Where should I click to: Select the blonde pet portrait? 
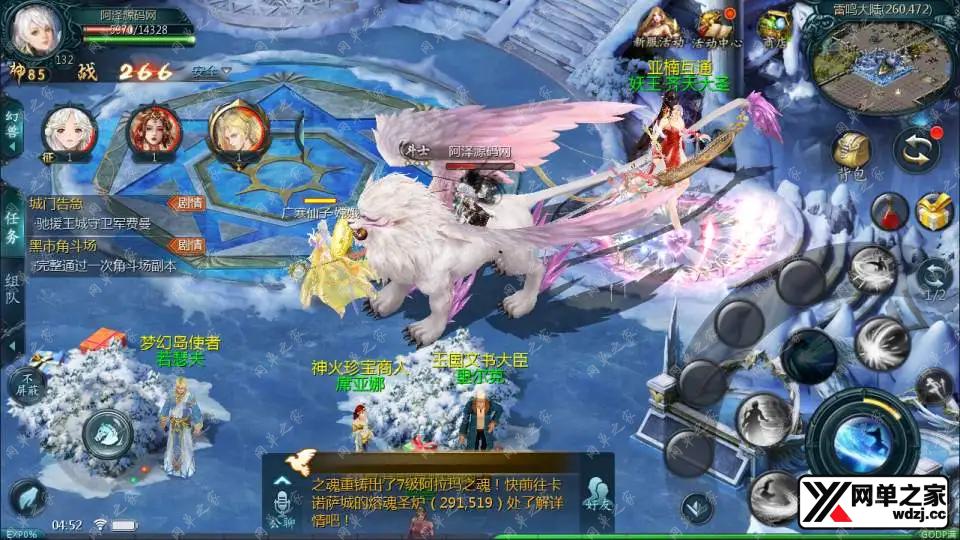click(237, 128)
